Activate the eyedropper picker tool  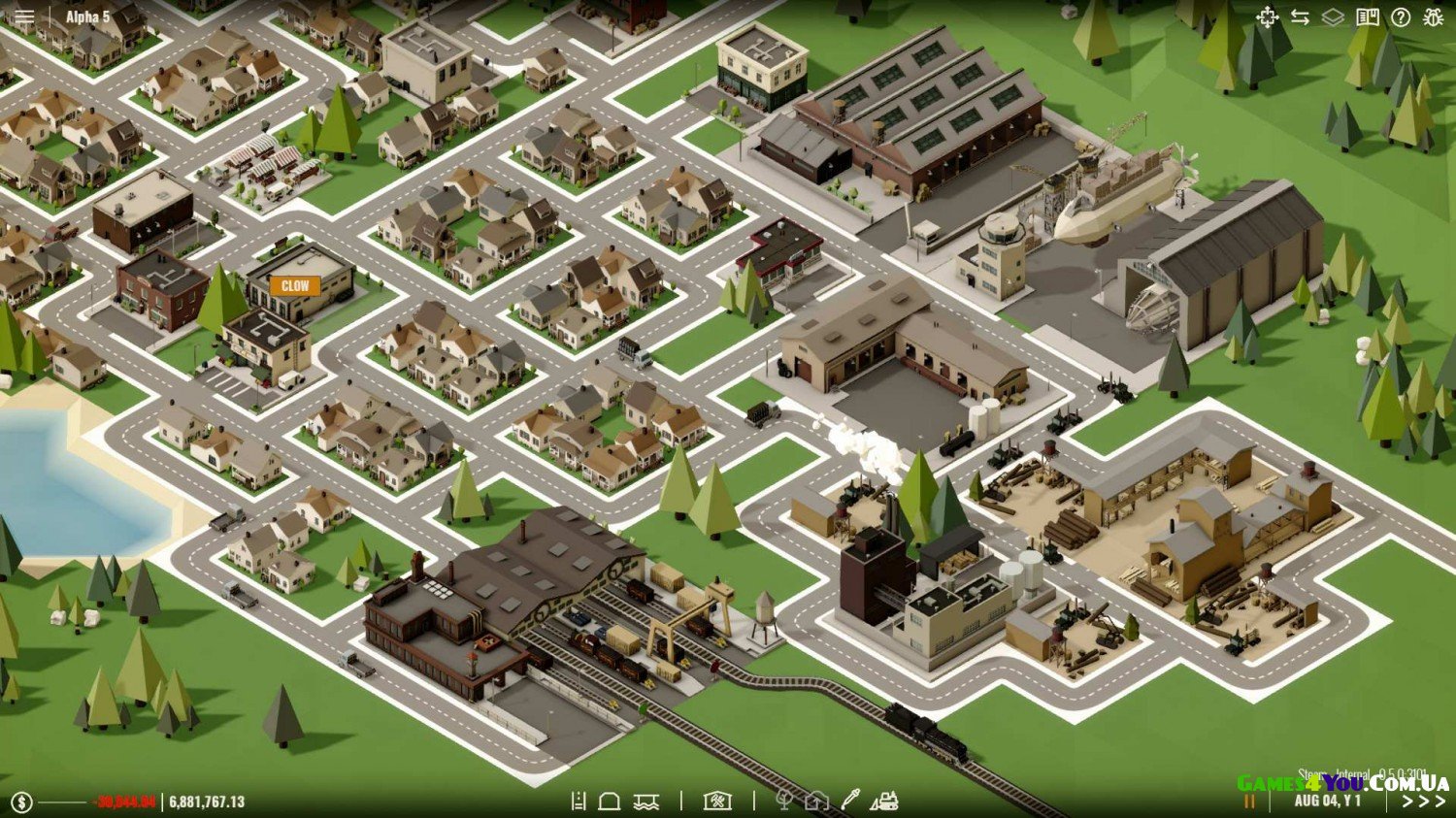[850, 800]
